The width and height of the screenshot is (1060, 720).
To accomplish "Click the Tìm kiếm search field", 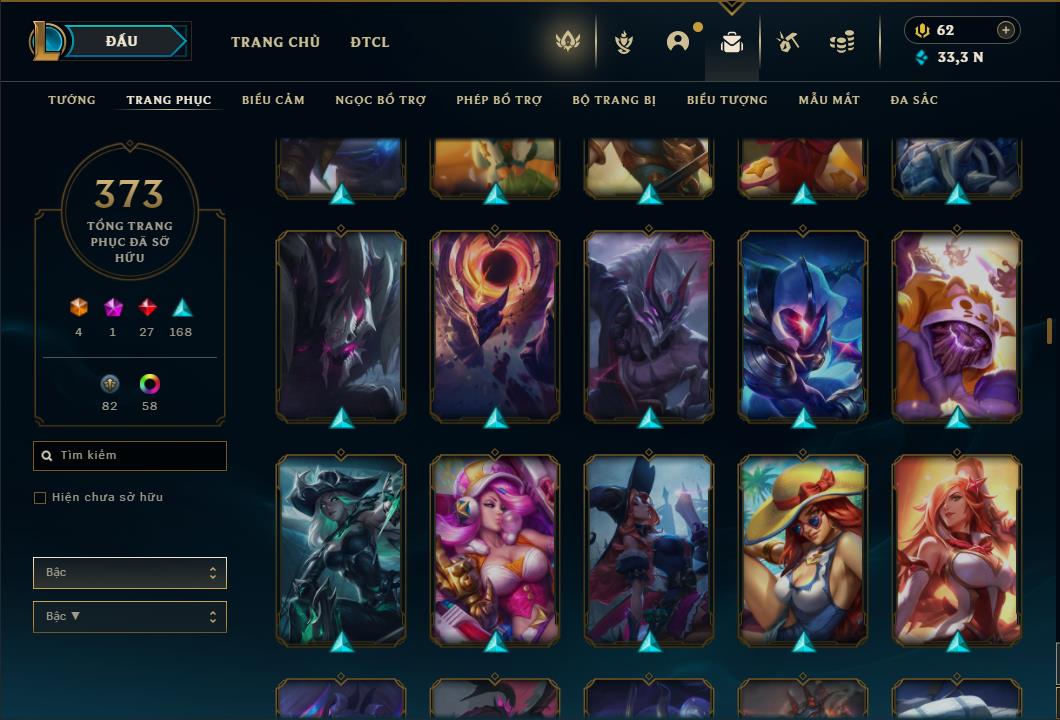I will [x=130, y=456].
